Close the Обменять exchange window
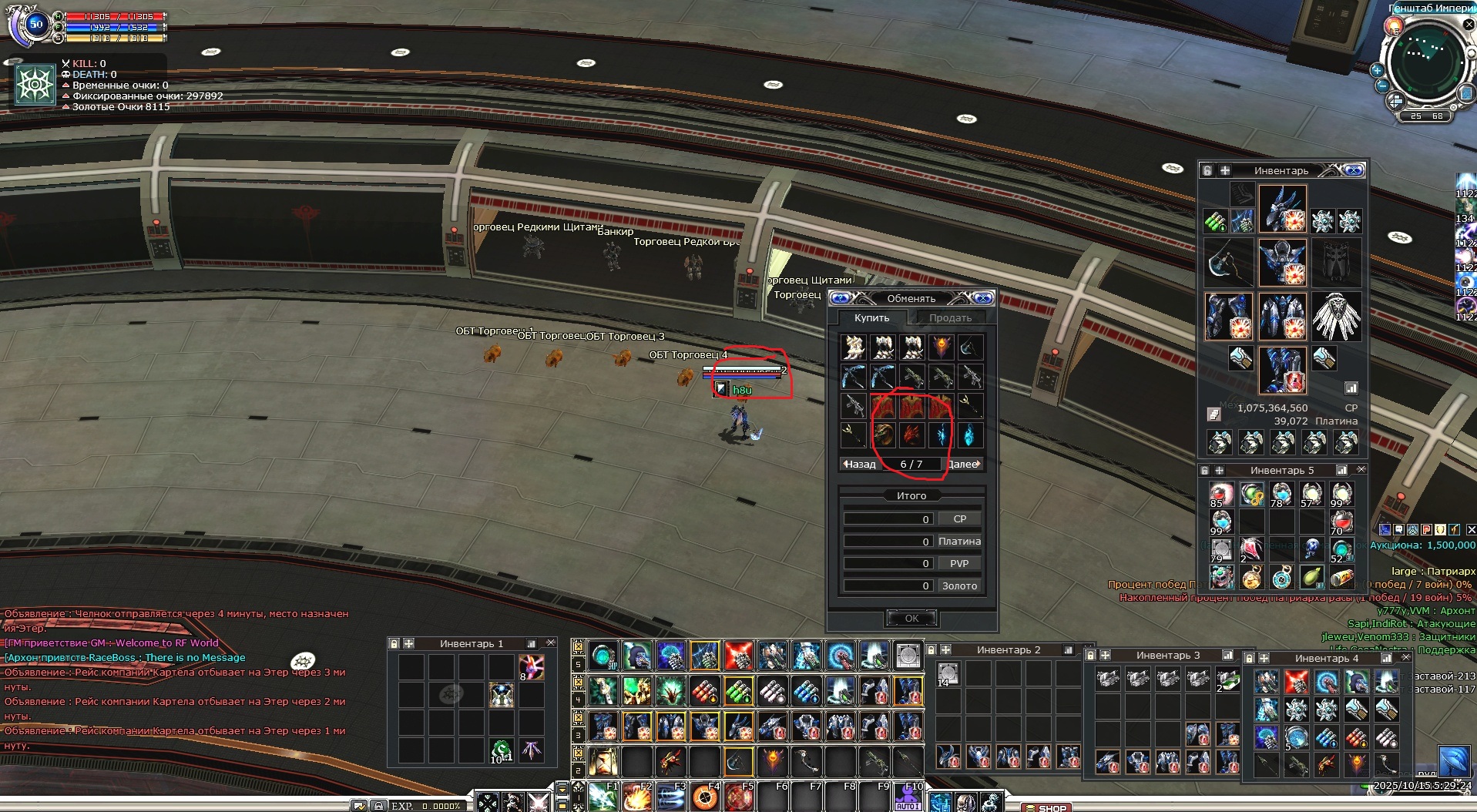Screen dimensions: 1477x812 [983, 298]
